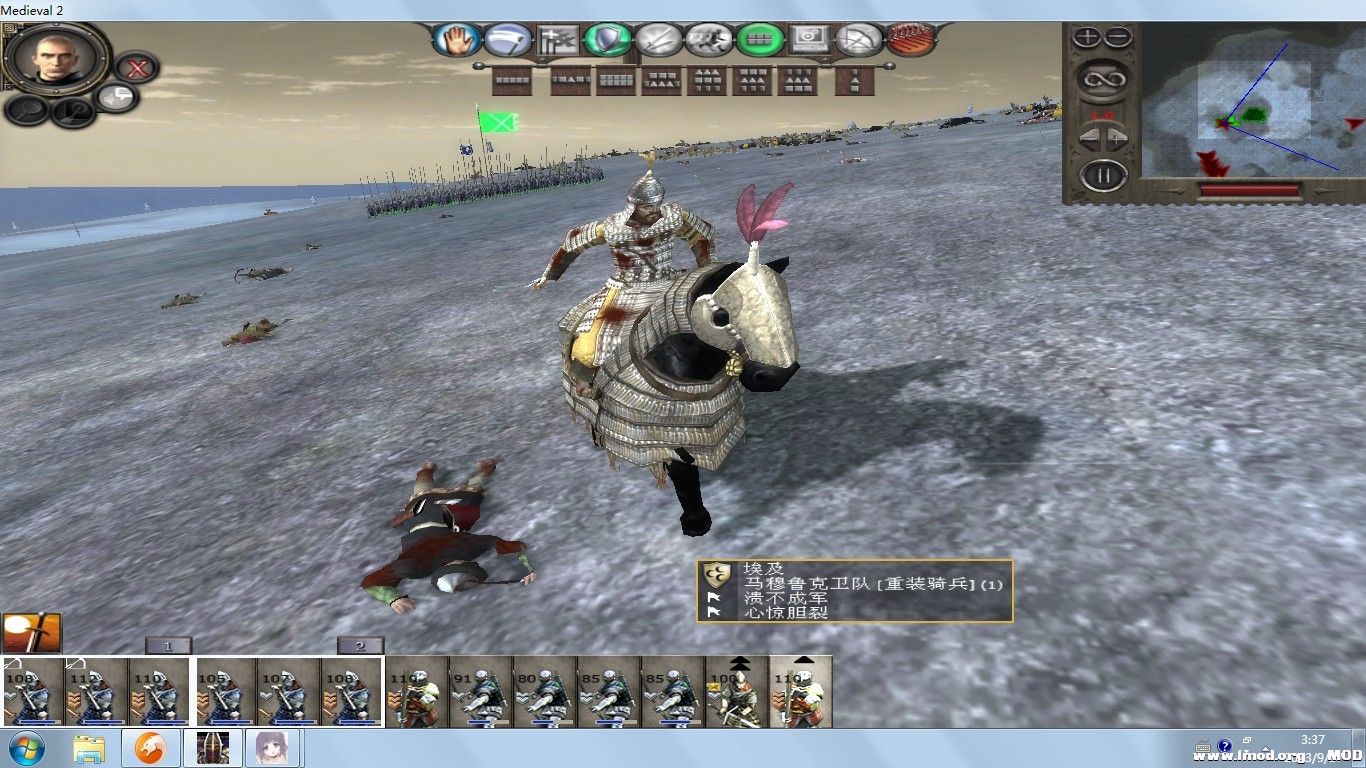Pause the battle with the pause button
Image resolution: width=1366 pixels, height=768 pixels.
(1104, 172)
